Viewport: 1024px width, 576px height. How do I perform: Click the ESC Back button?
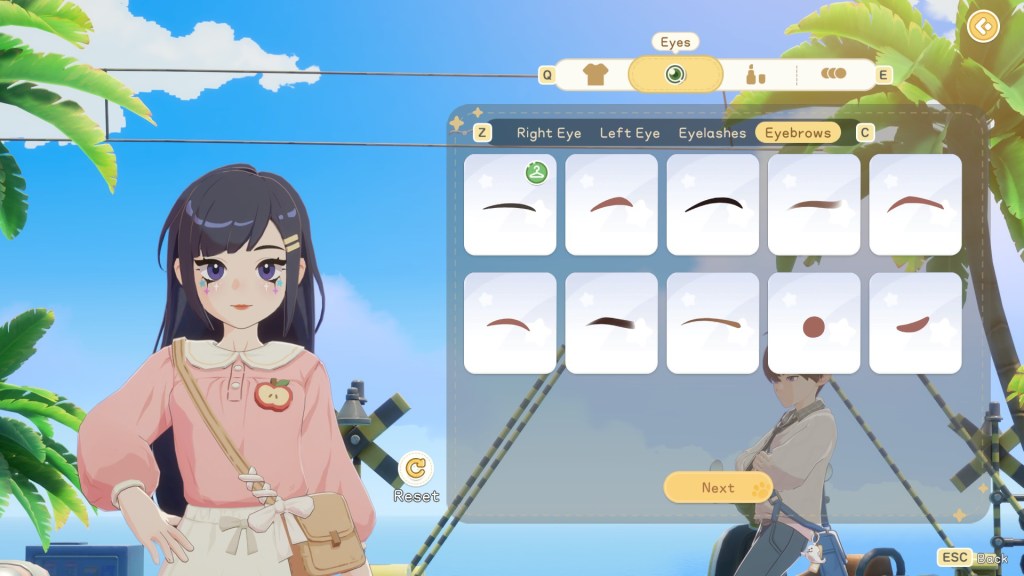973,558
